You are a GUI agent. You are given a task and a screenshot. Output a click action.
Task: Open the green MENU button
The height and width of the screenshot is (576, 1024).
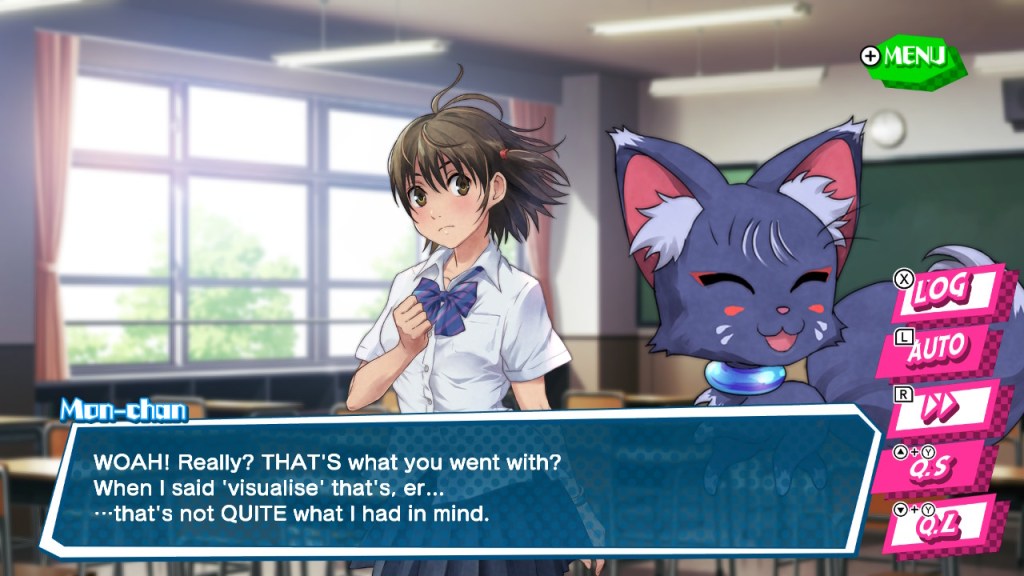912,56
